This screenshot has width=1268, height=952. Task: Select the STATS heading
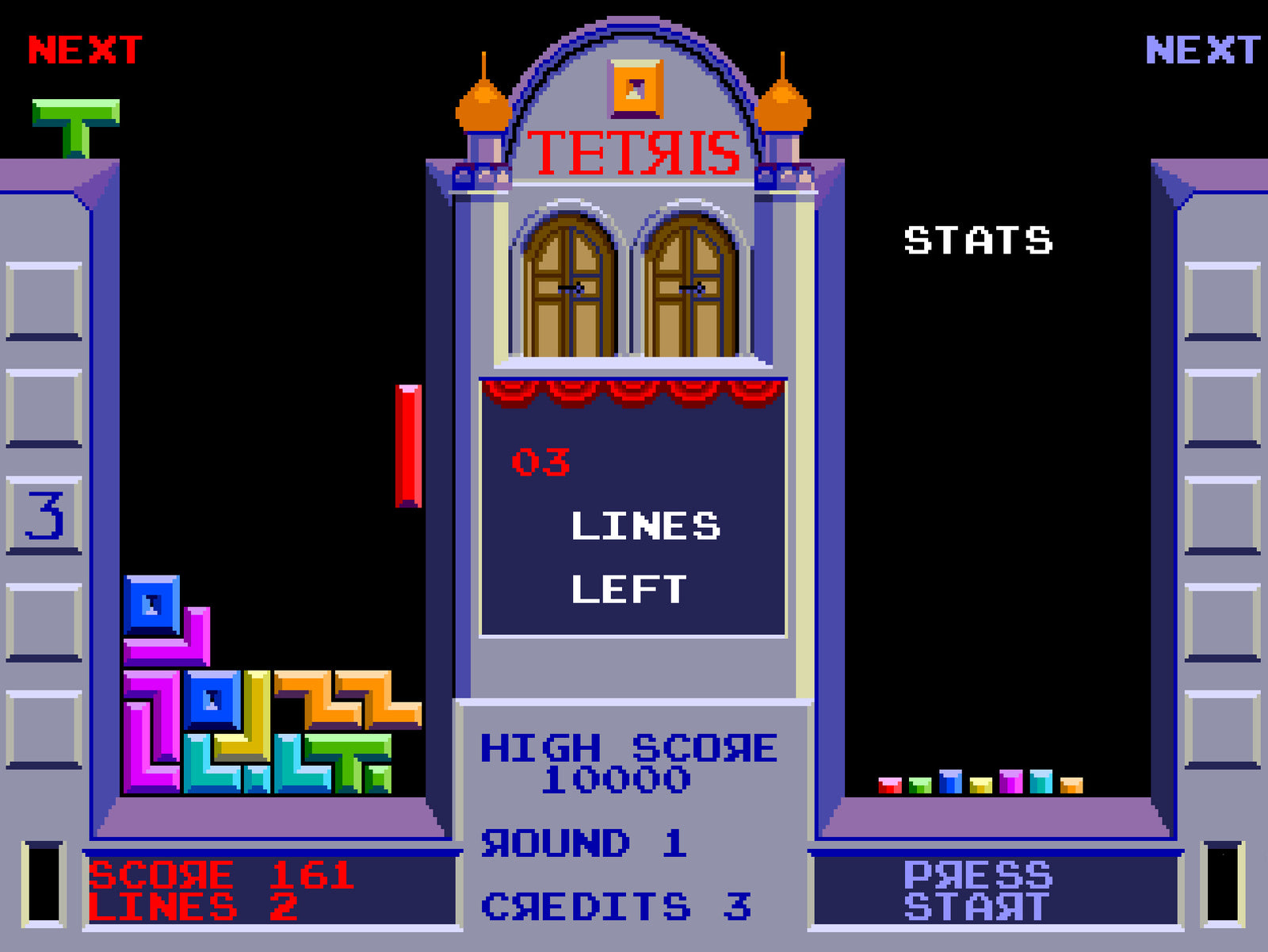(980, 239)
